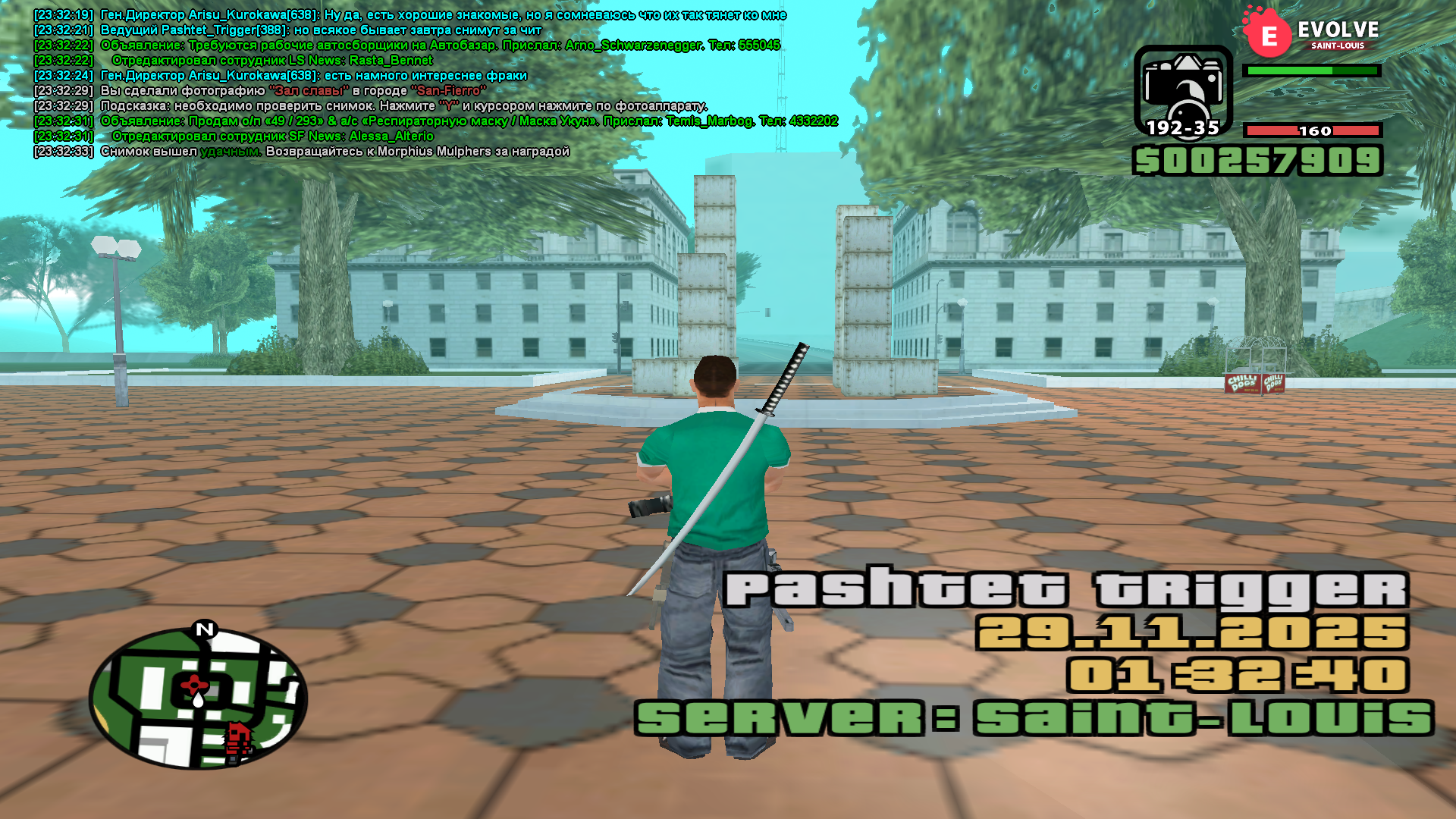This screenshot has height=819, width=1456.
Task: Select the chat line about photo success
Action: pos(334,152)
